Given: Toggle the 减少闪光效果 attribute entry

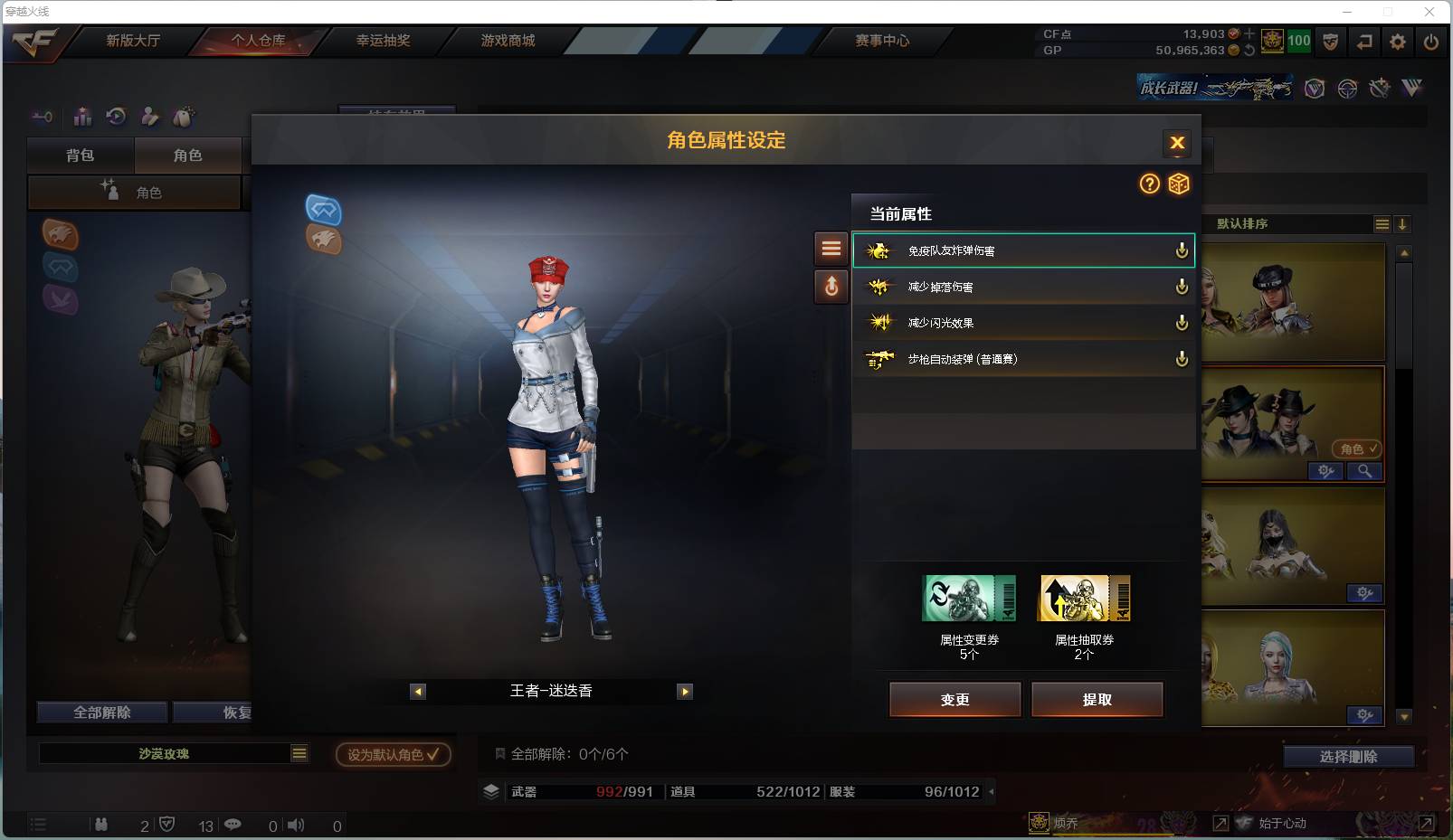Looking at the screenshot, I should [x=1022, y=322].
